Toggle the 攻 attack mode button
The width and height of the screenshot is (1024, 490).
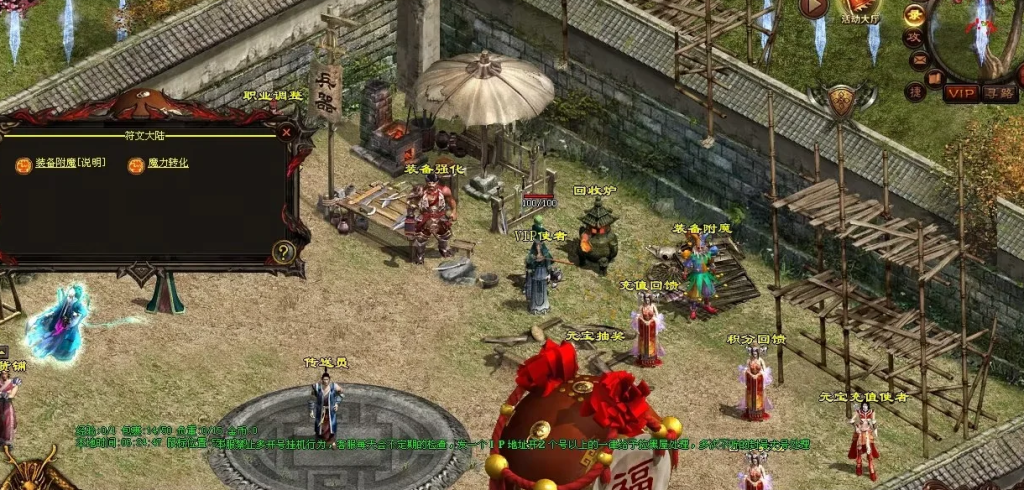coord(912,38)
